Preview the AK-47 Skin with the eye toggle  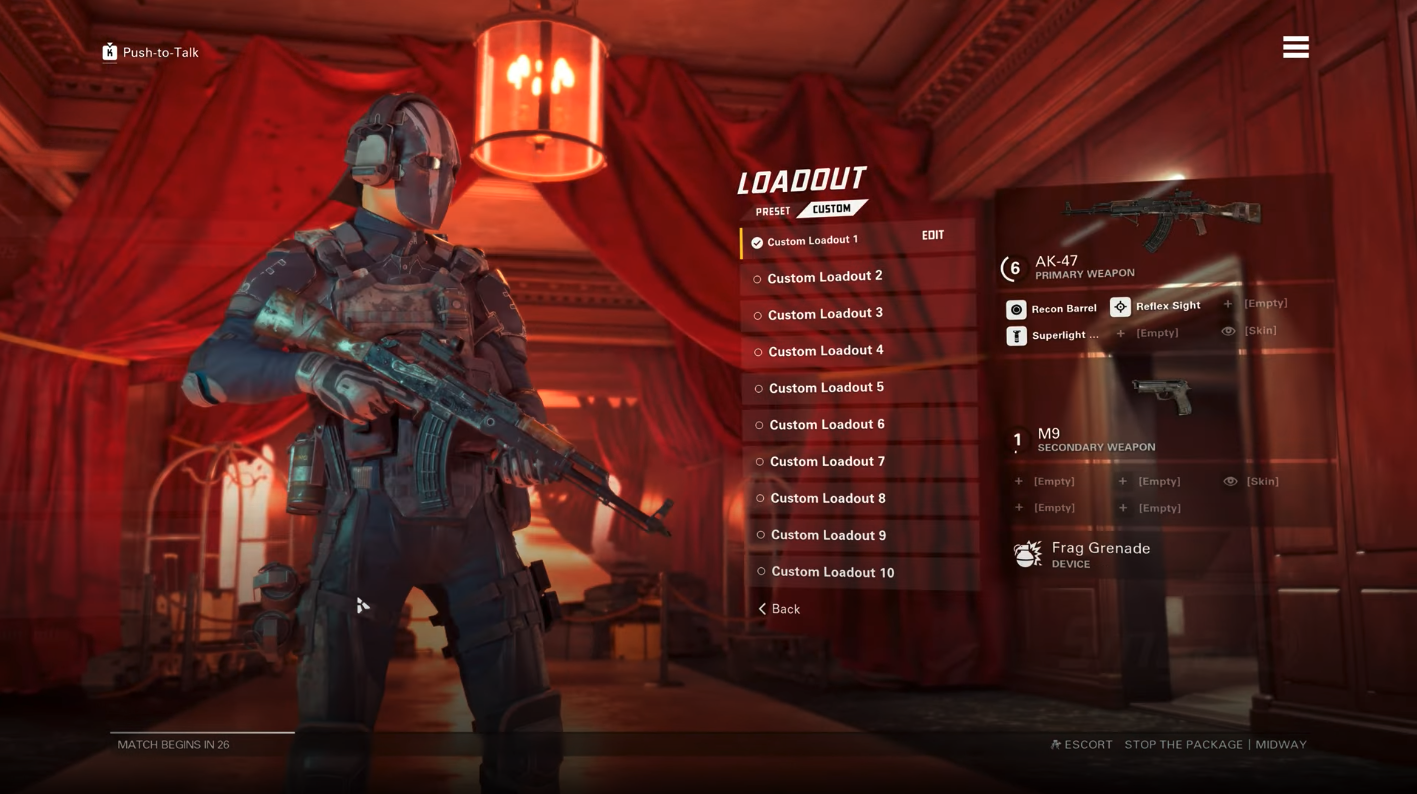[x=1228, y=330]
